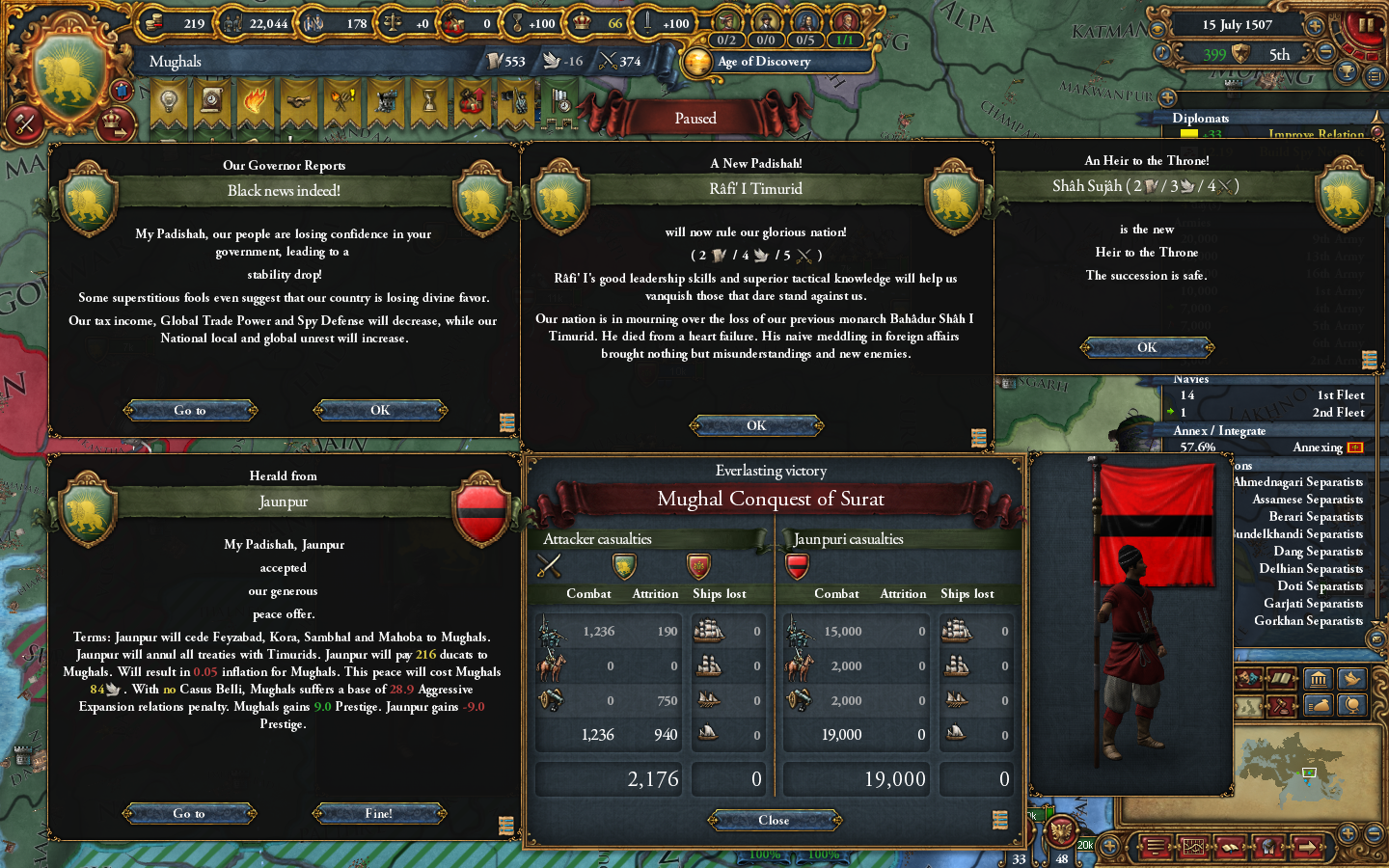The height and width of the screenshot is (868, 1389).
Task: Click the flame unrest alert banner
Action: tap(256, 101)
